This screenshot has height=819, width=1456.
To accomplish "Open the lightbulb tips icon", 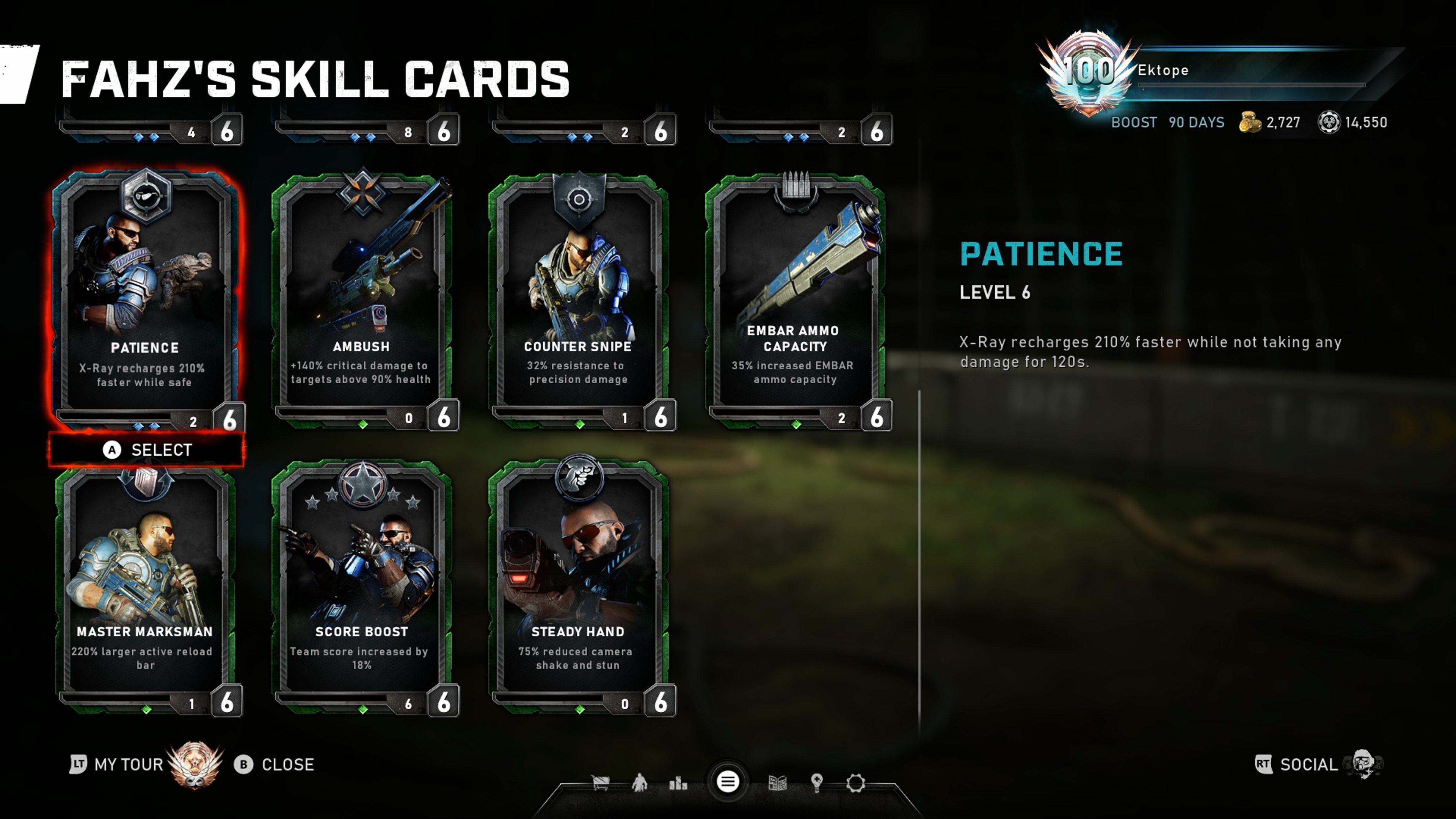I will pyautogui.click(x=816, y=783).
